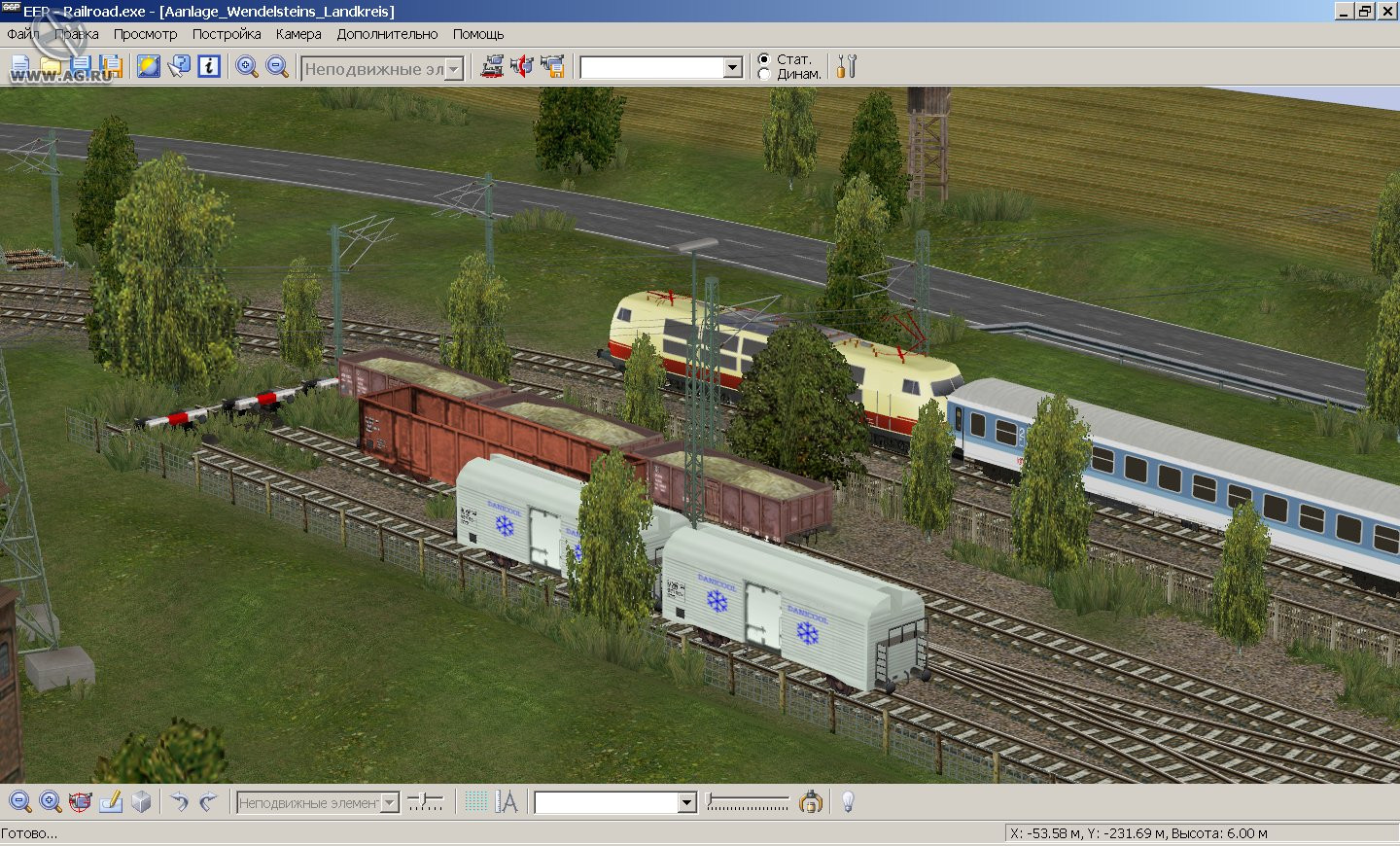Enable the Стат. radio button
Image resolution: width=1400 pixels, height=846 pixels.
(766, 58)
